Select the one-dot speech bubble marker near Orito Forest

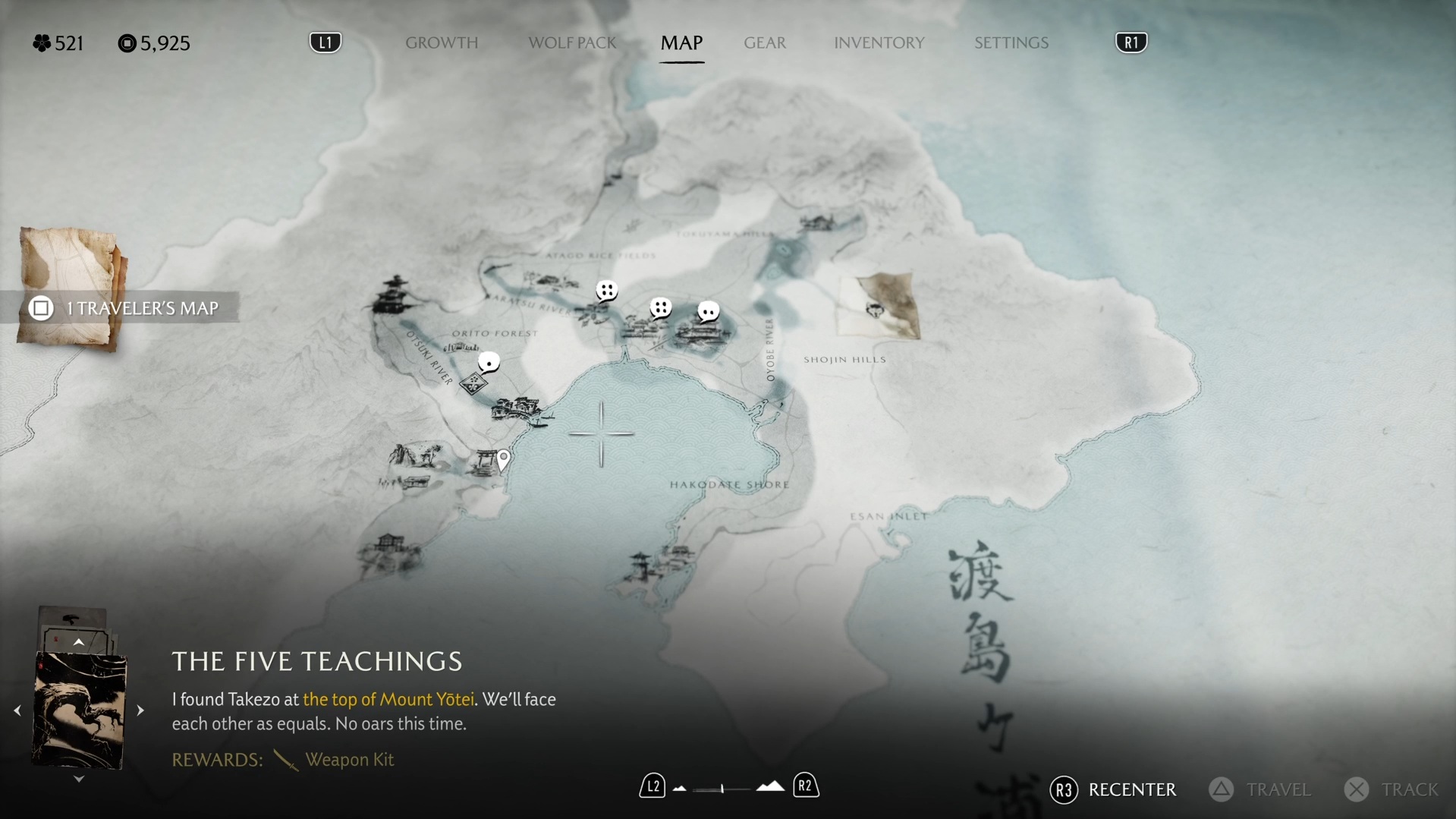click(x=489, y=362)
